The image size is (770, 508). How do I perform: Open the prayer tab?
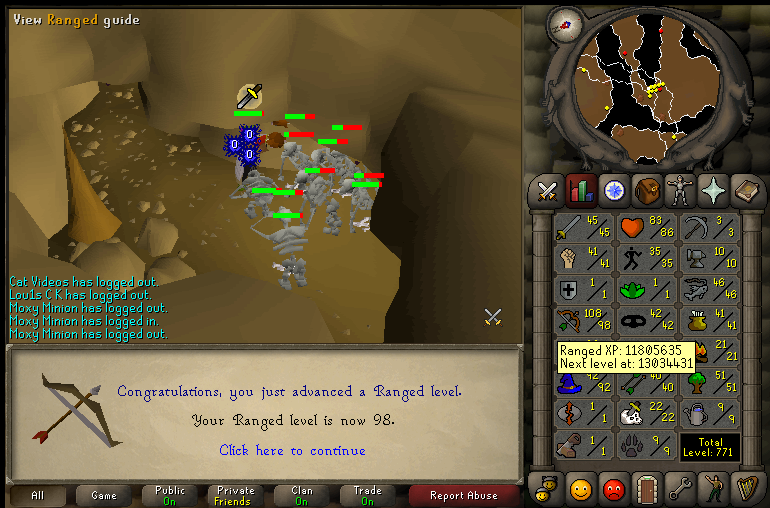point(713,189)
